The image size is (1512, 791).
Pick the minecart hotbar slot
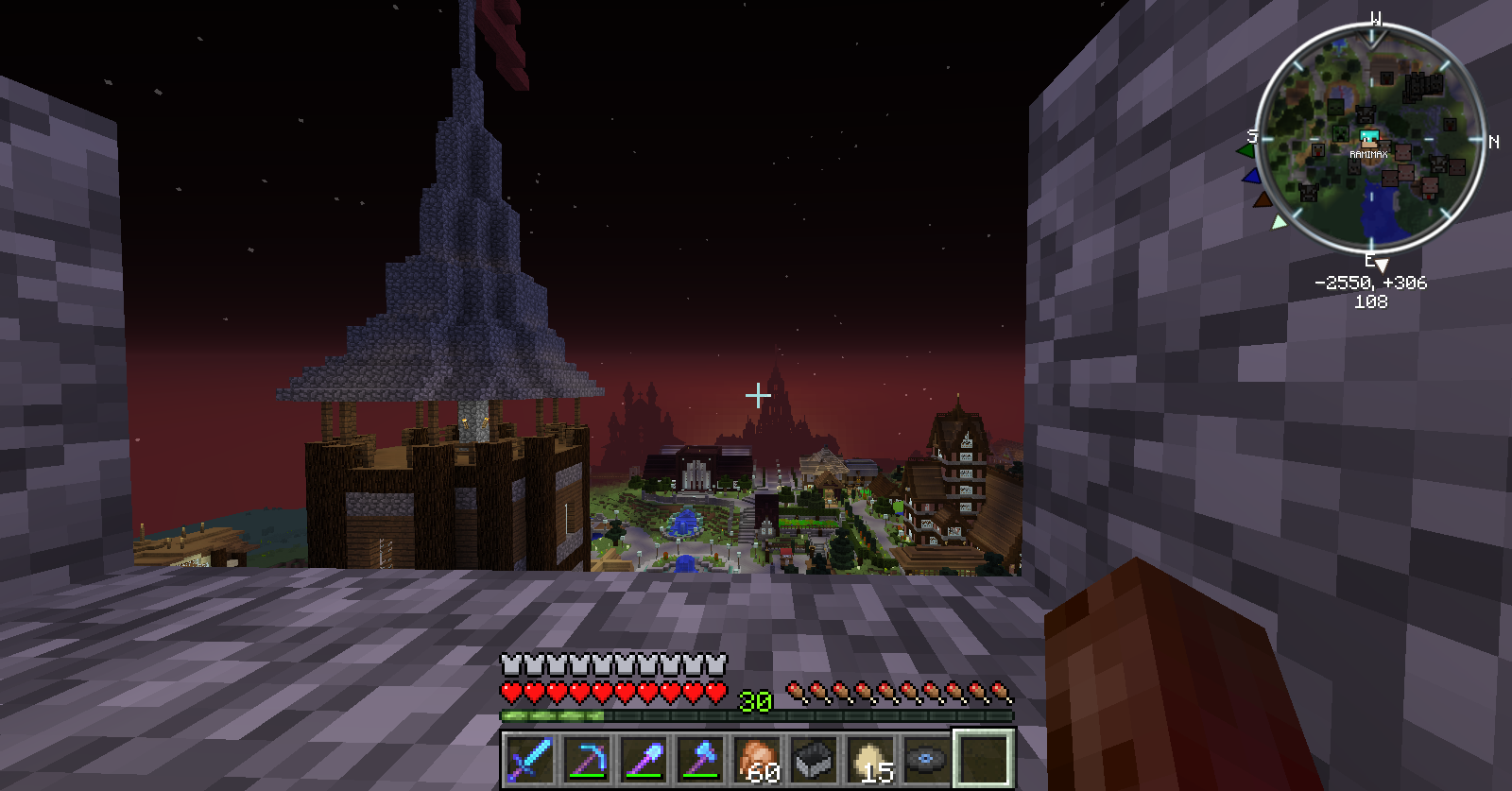pyautogui.click(x=814, y=759)
